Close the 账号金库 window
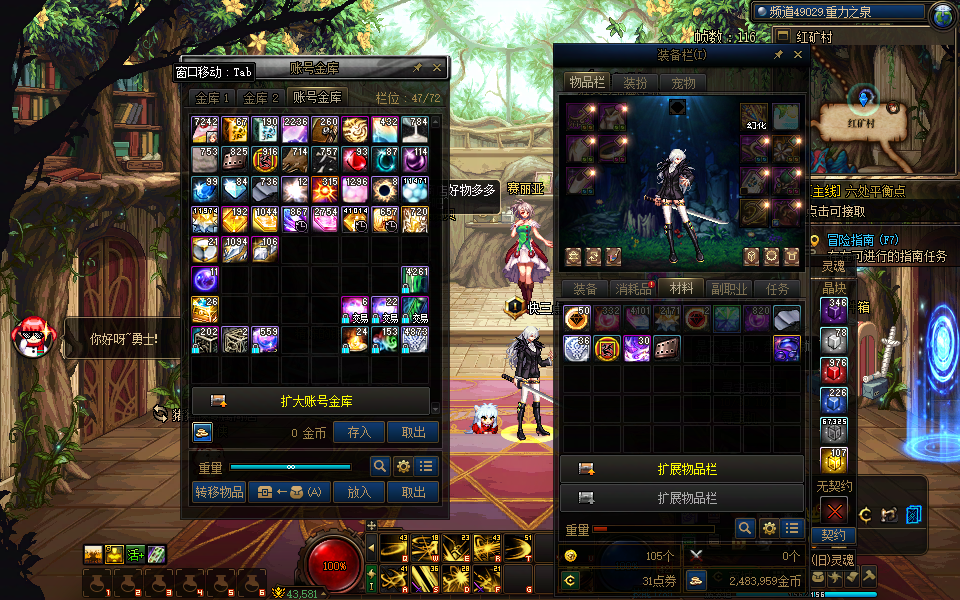This screenshot has width=960, height=600. pyautogui.click(x=437, y=68)
